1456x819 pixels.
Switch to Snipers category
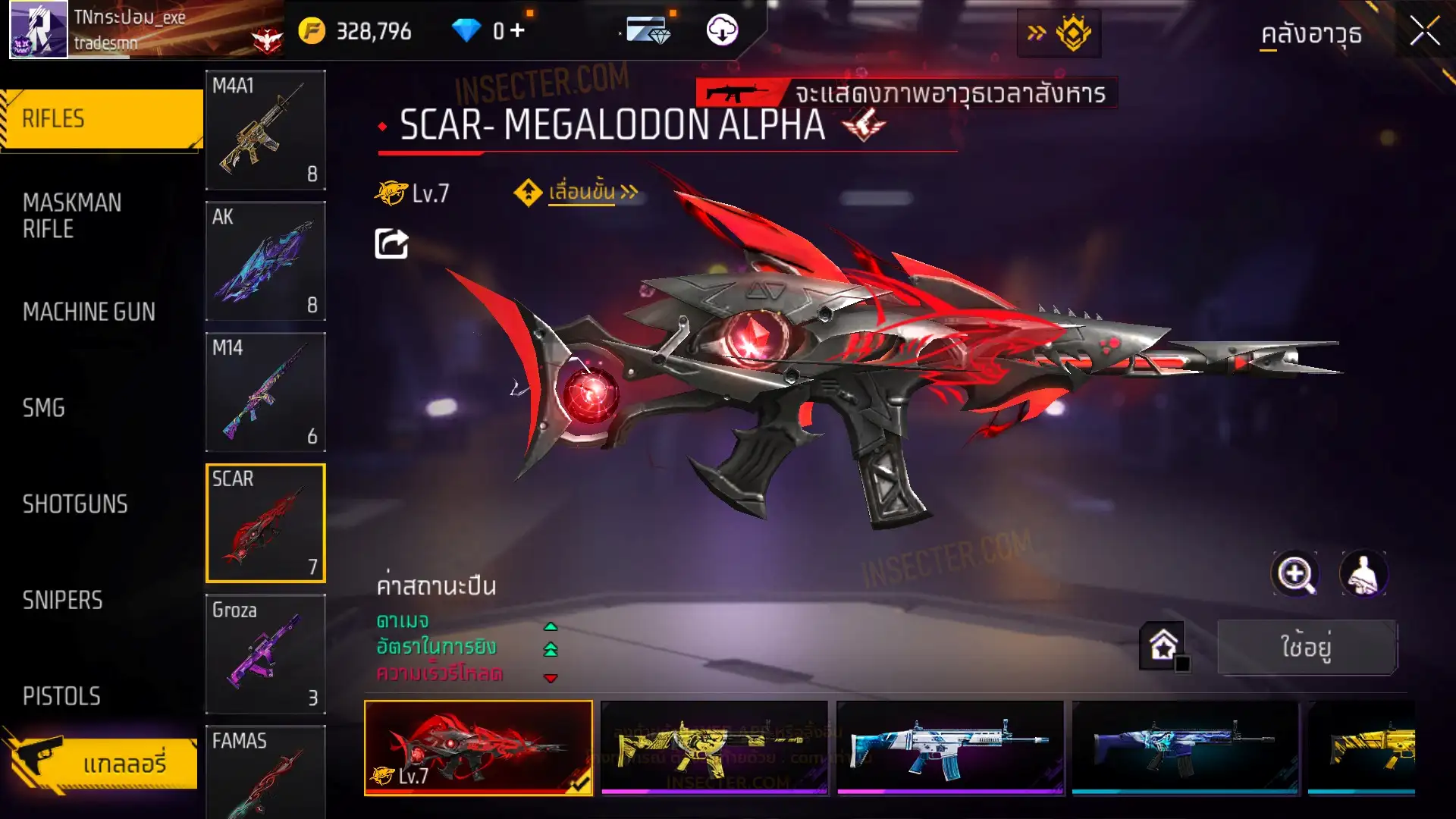pyautogui.click(x=62, y=601)
